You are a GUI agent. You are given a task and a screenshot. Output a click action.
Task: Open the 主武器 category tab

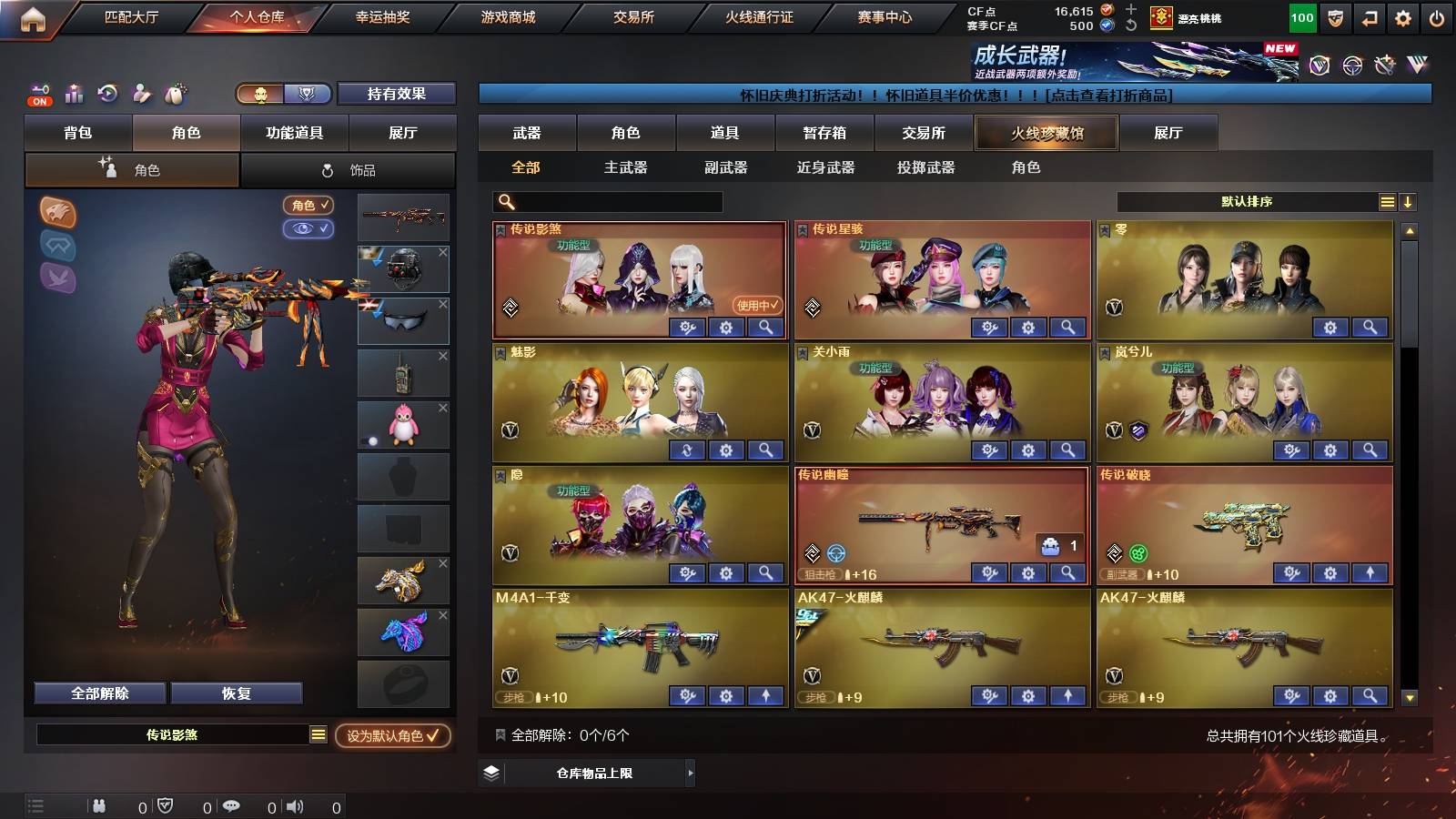click(626, 167)
